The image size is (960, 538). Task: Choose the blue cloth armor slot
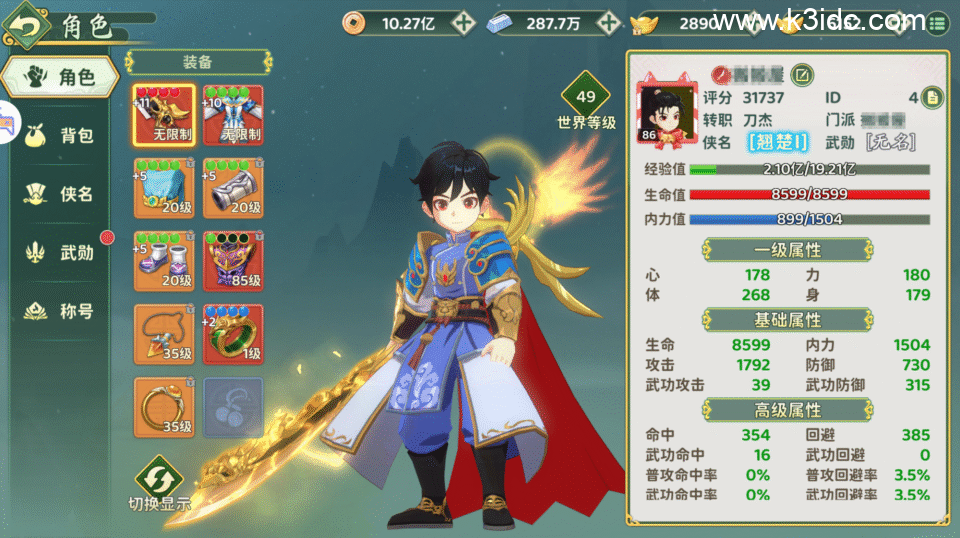tap(162, 187)
